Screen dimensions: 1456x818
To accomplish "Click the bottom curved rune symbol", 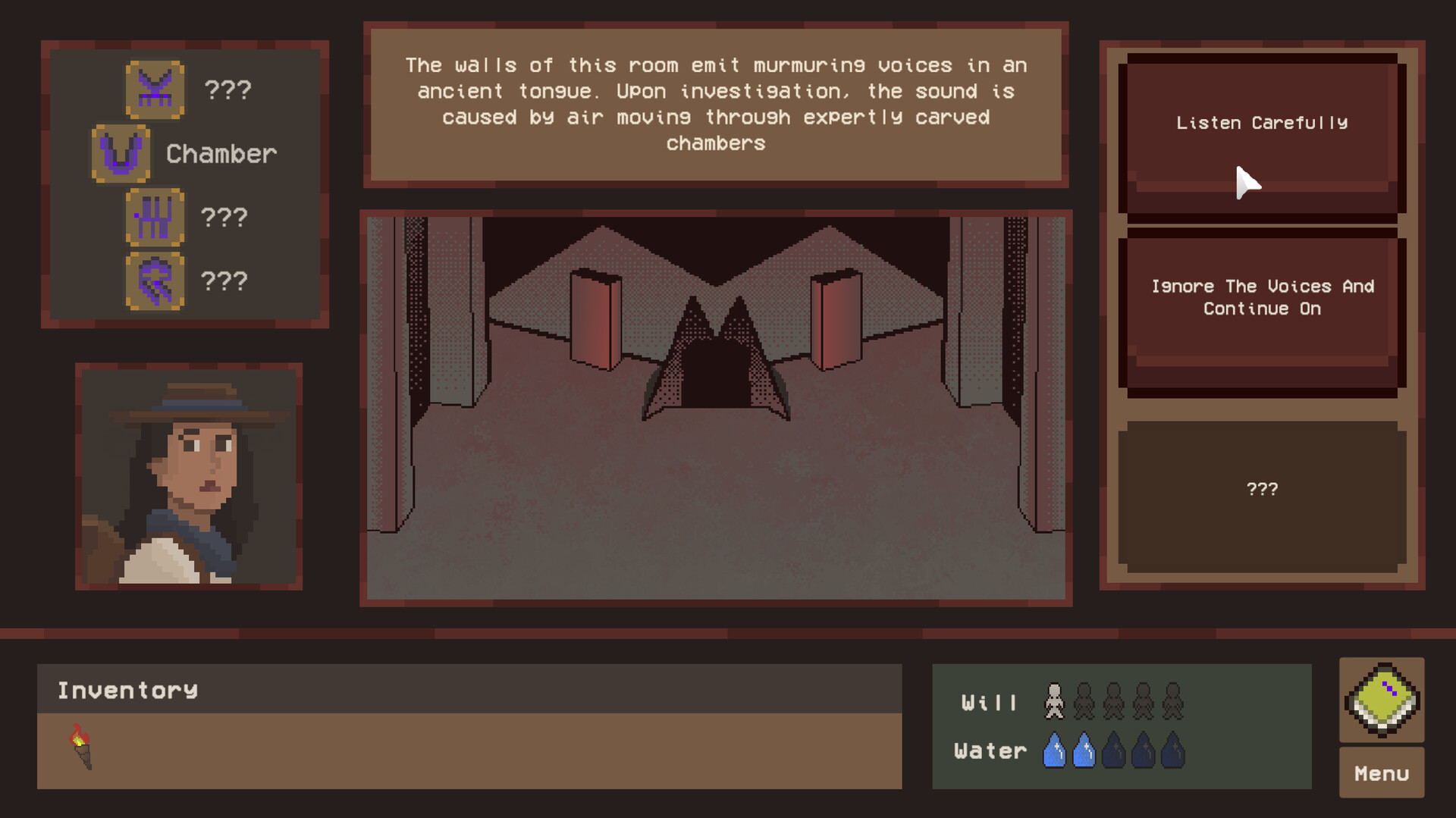I will (155, 281).
